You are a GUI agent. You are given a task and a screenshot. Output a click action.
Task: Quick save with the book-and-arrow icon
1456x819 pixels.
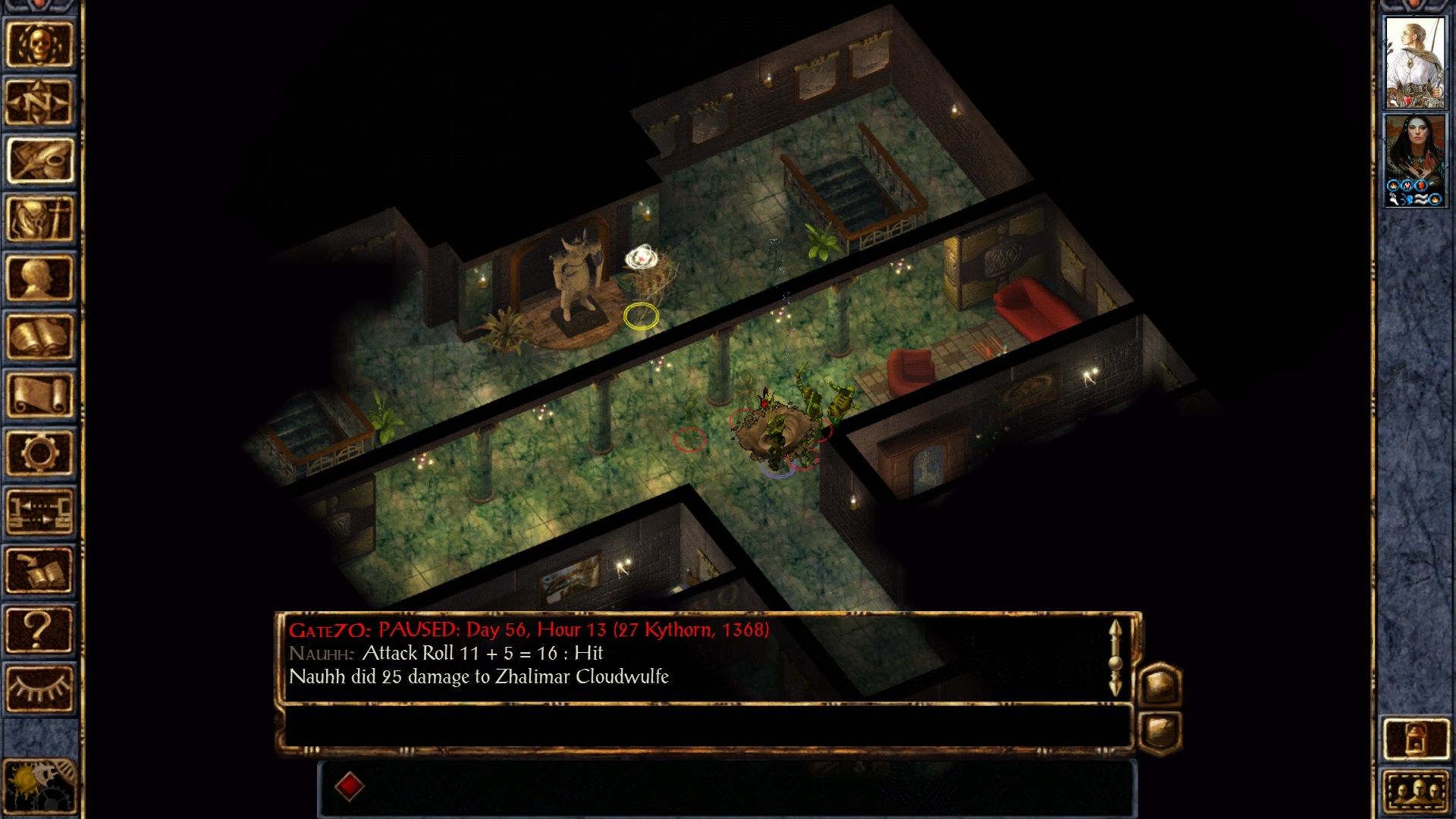click(x=39, y=570)
